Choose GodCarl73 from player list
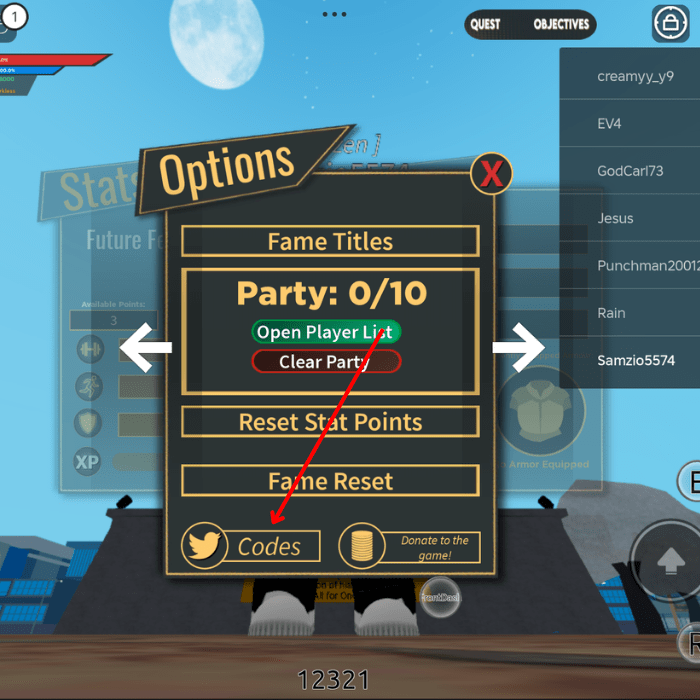 pyautogui.click(x=630, y=171)
